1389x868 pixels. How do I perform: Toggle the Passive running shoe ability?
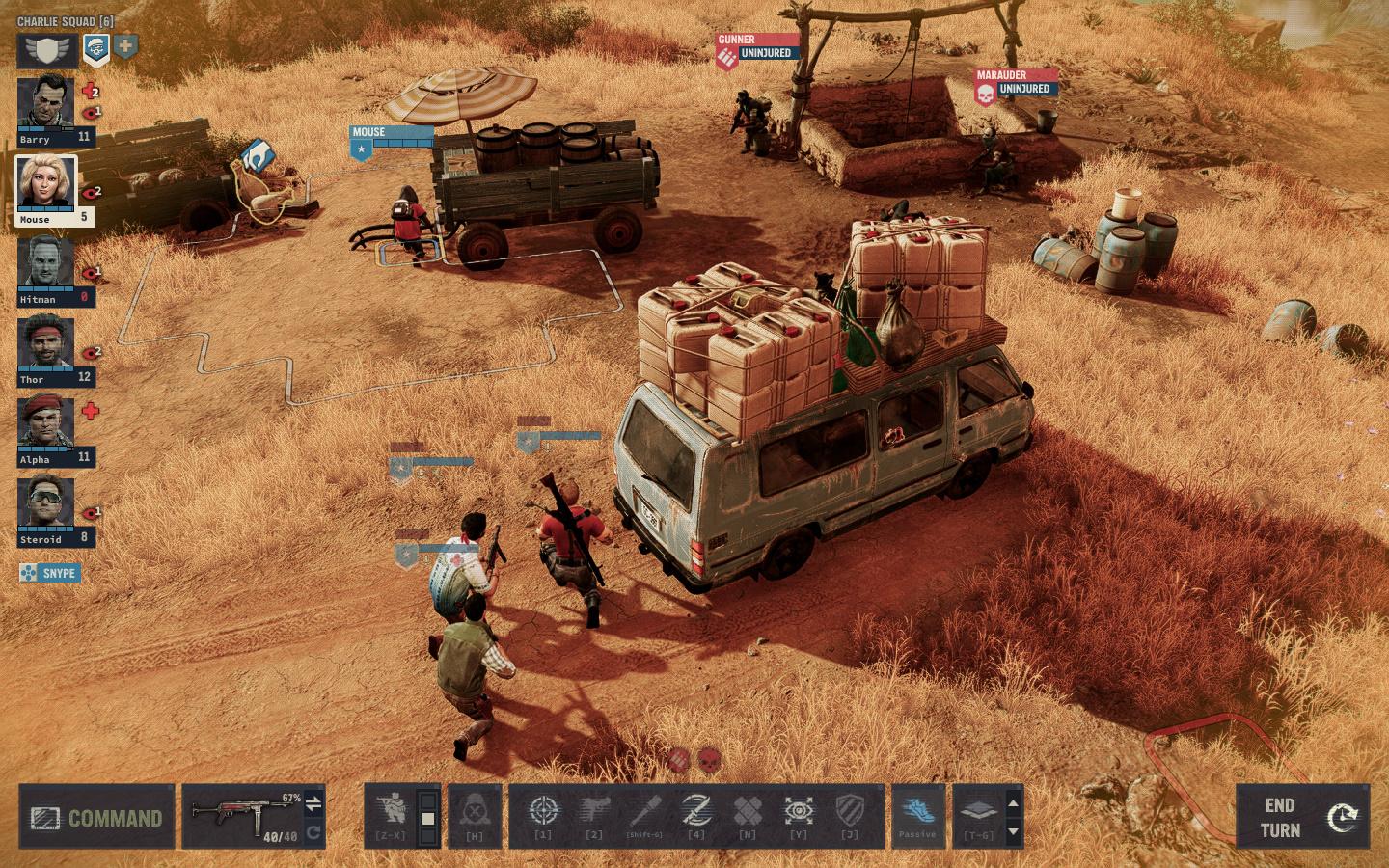[916, 812]
